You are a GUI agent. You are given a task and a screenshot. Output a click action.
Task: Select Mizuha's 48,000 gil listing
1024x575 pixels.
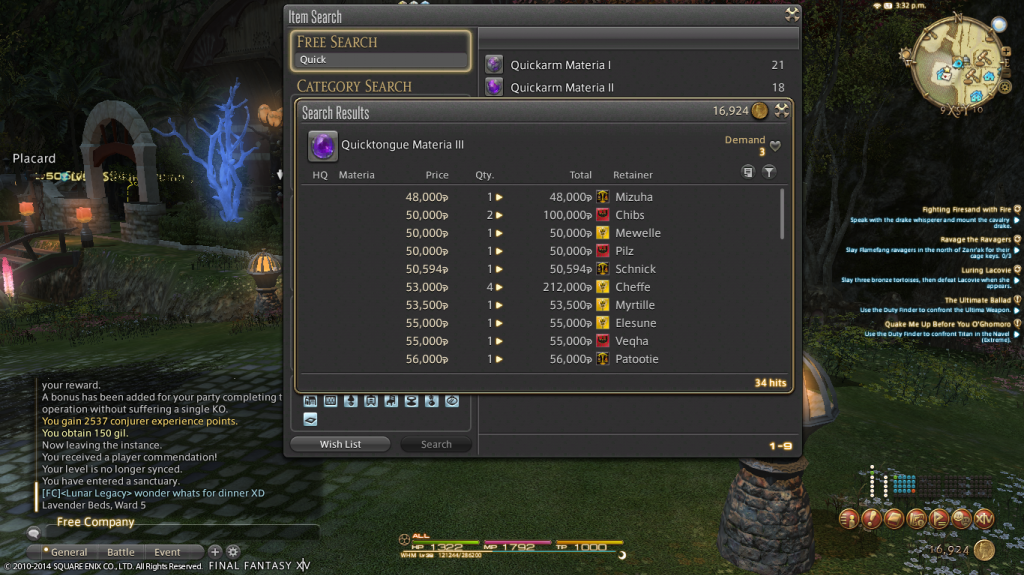(540, 197)
